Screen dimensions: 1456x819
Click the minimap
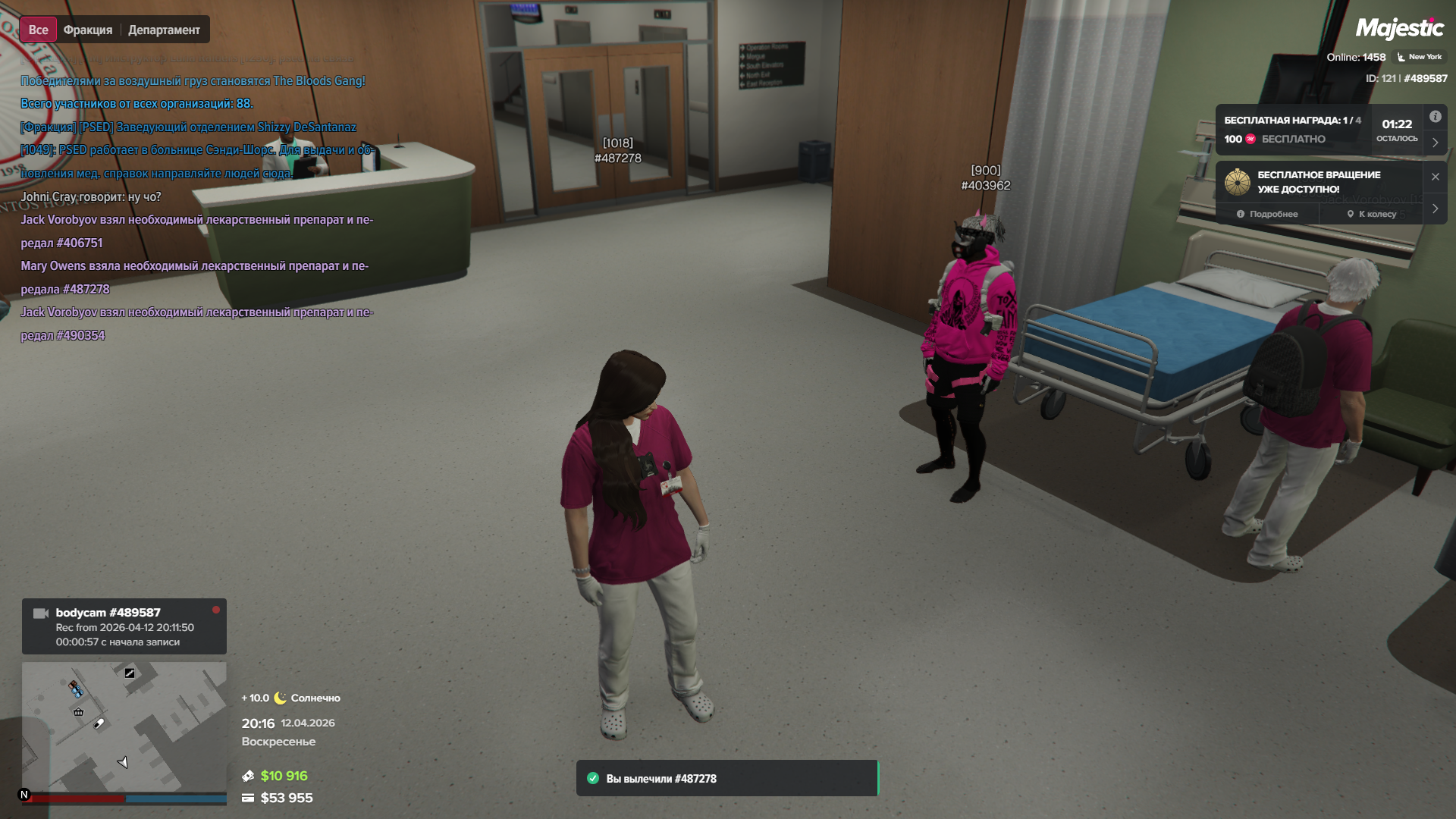(x=124, y=726)
